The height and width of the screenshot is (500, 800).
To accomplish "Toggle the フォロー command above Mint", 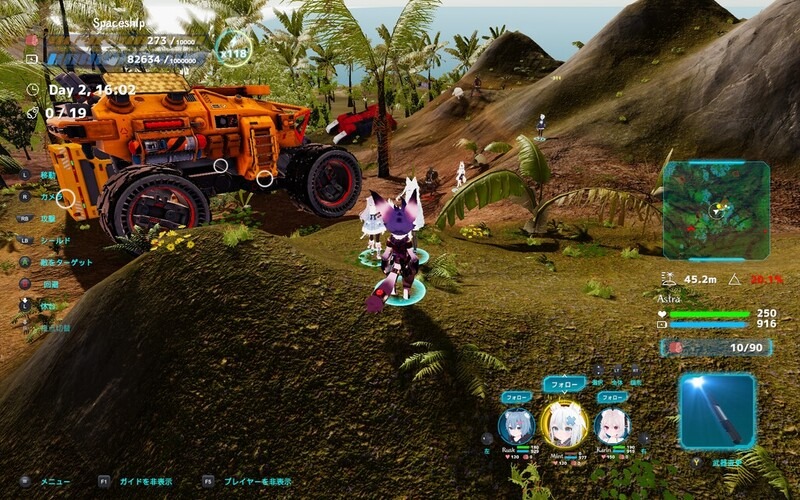I will point(564,384).
